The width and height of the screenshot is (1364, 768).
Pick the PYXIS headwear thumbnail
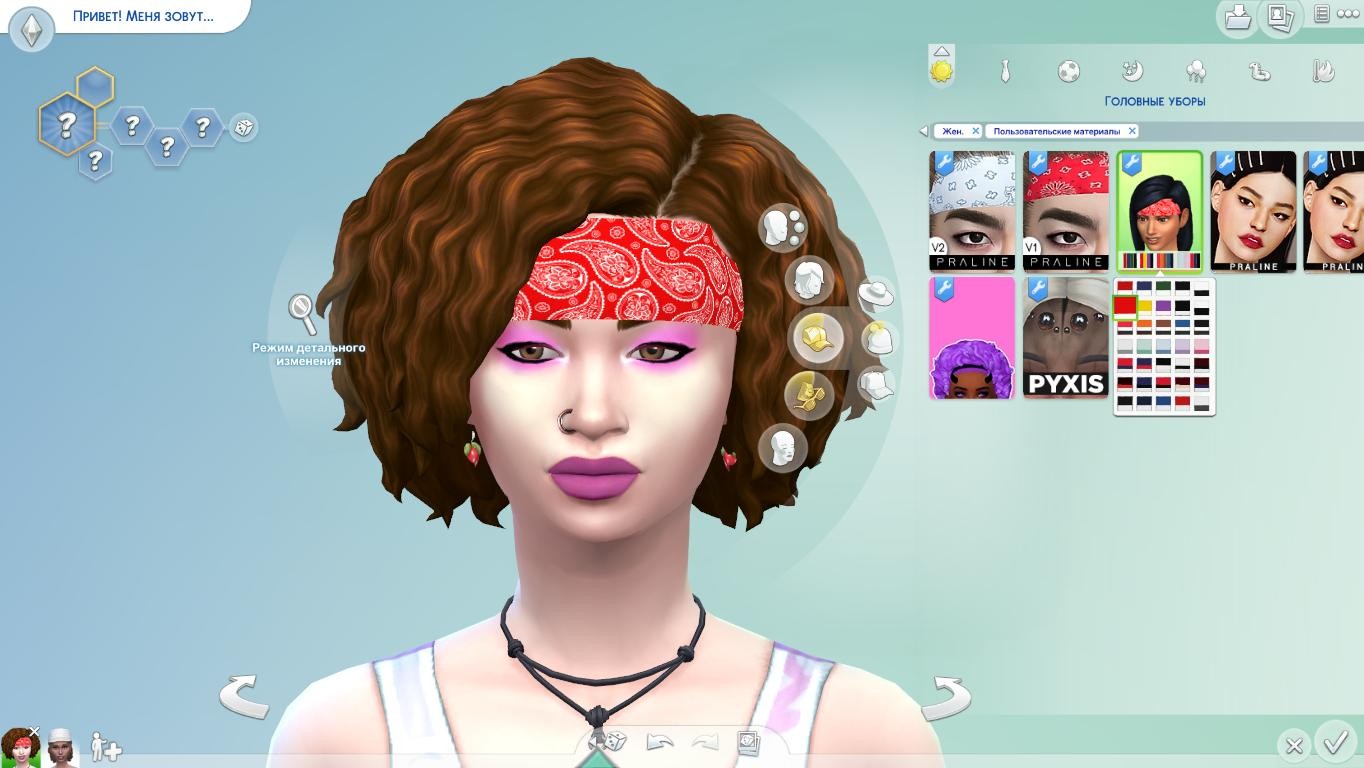pos(1065,339)
